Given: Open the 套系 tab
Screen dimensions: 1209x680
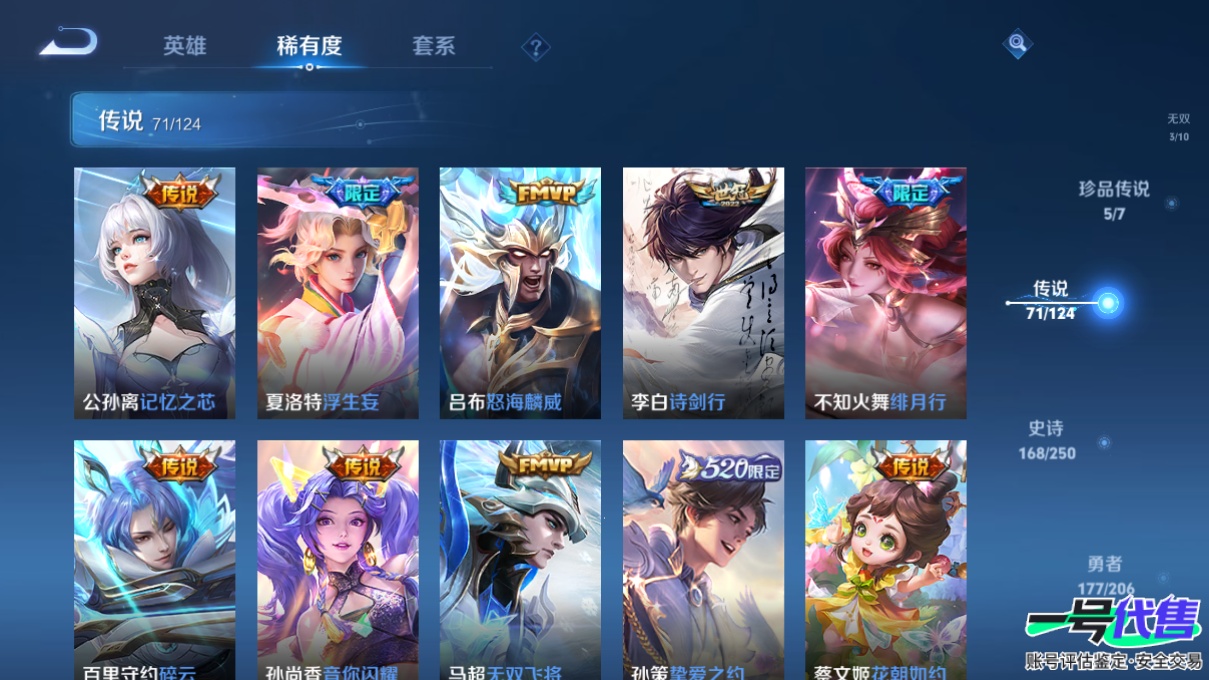Looking at the screenshot, I should point(433,46).
